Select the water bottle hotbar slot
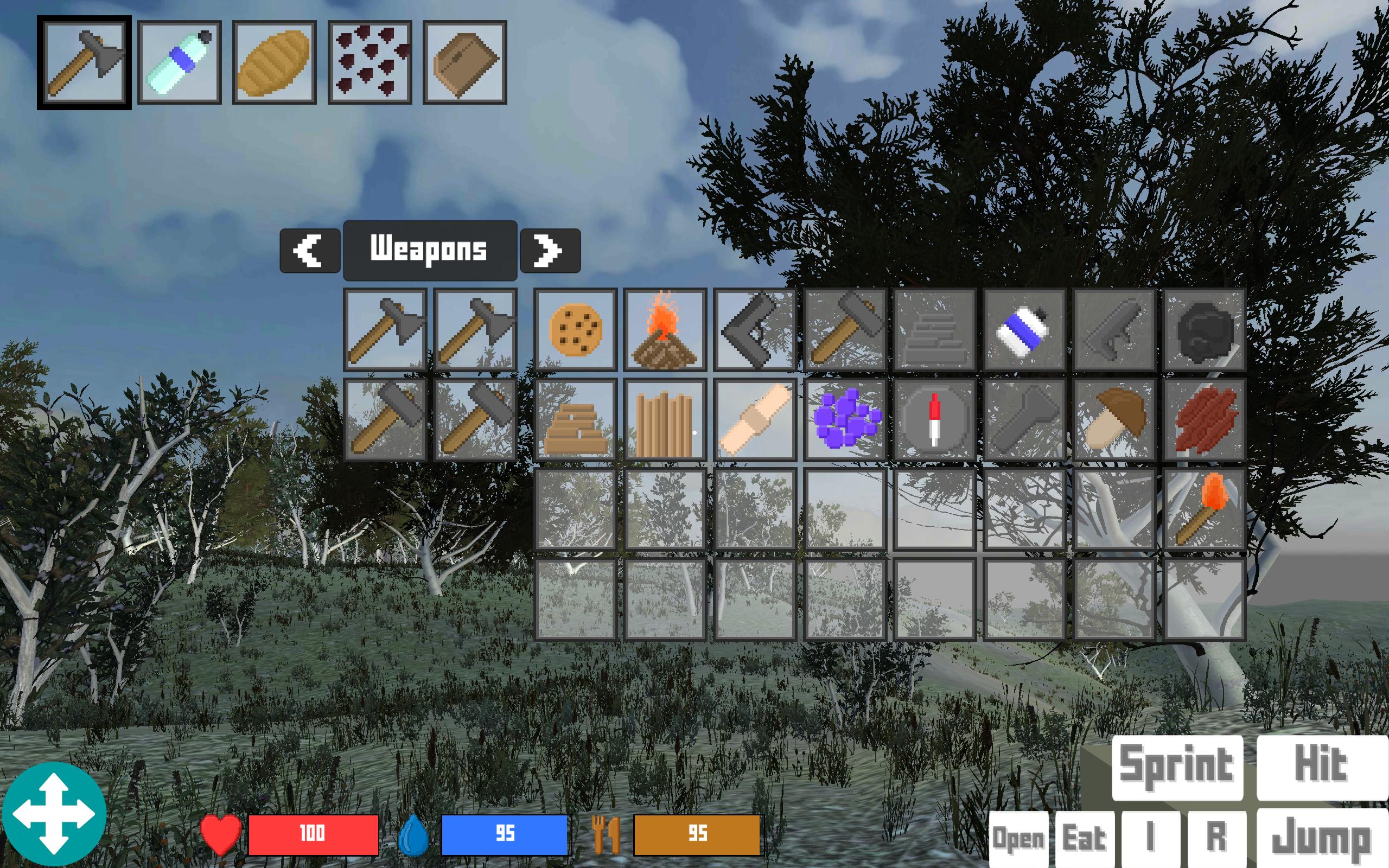1389x868 pixels. 180,62
